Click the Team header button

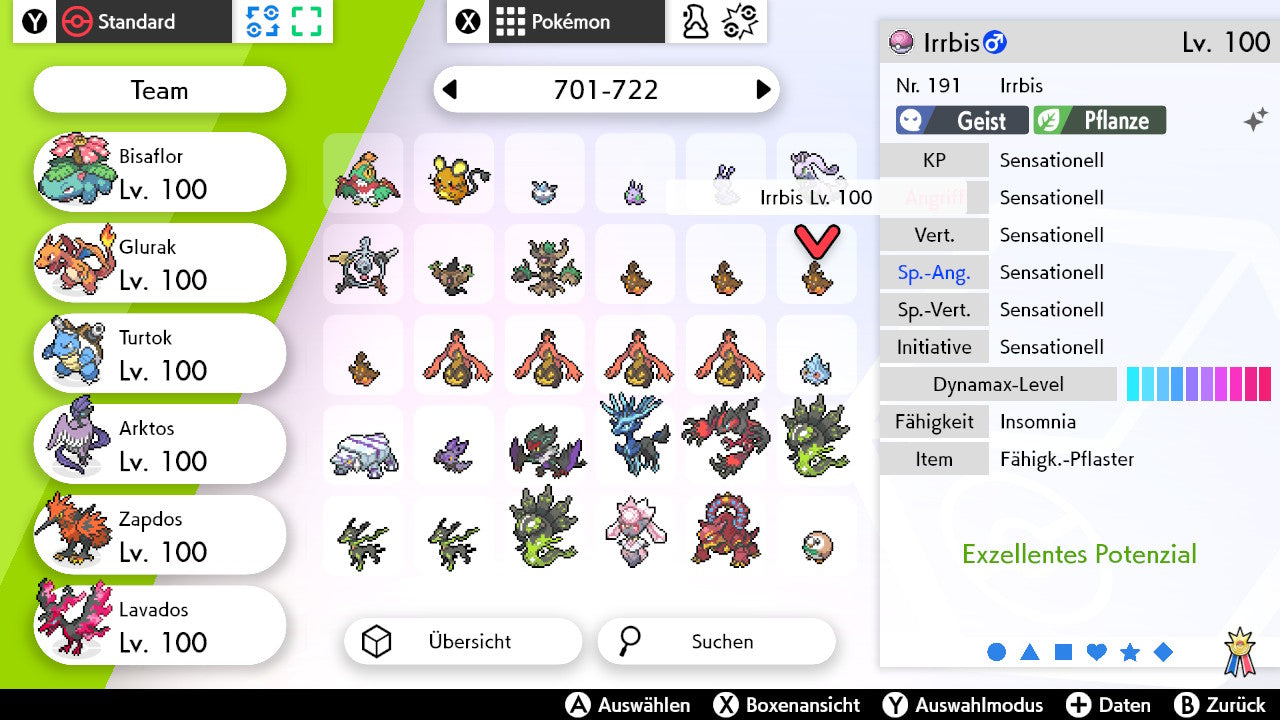(160, 91)
